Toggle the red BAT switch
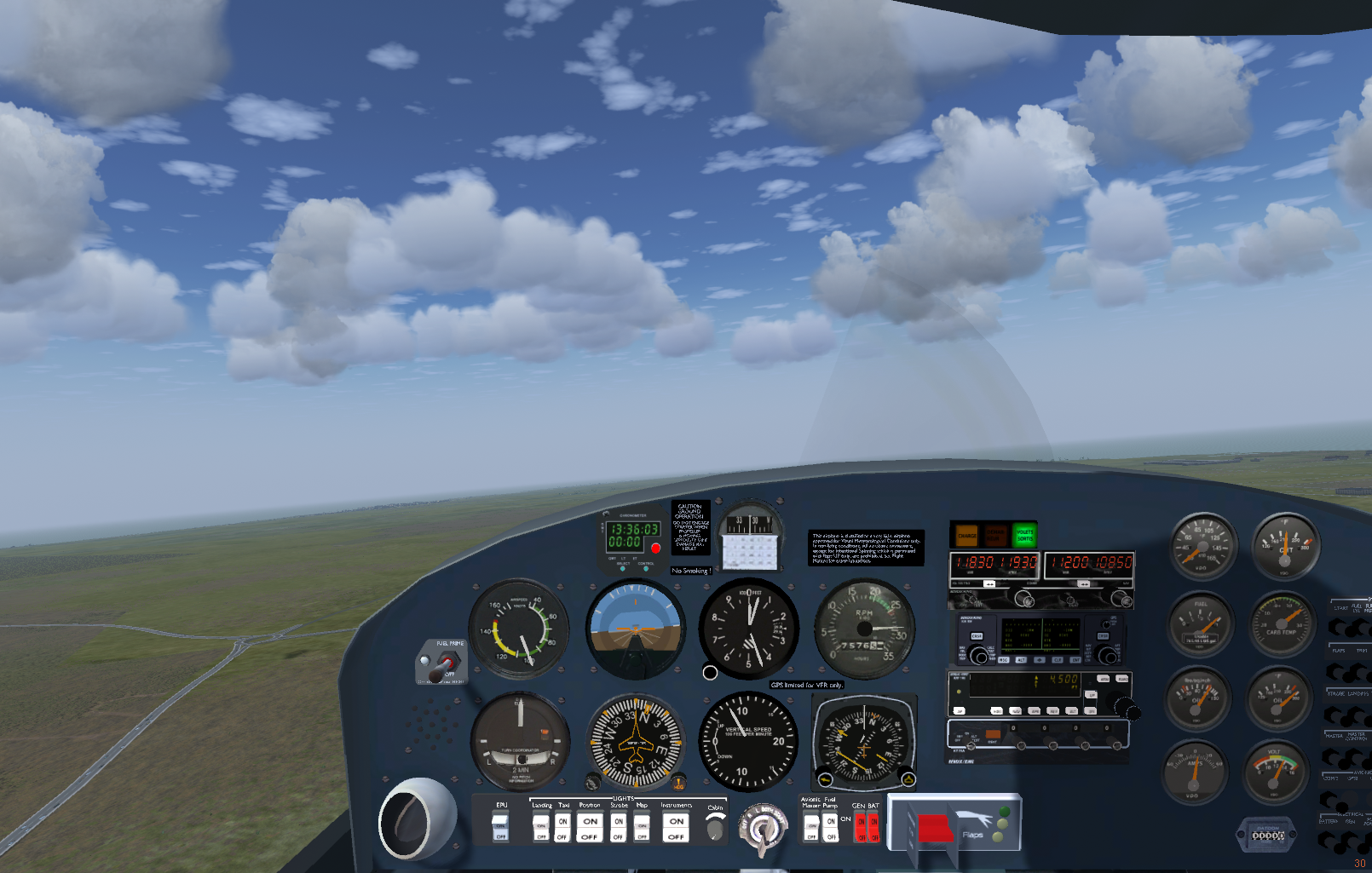Screen dimensions: 1372x873 pyautogui.click(x=873, y=827)
